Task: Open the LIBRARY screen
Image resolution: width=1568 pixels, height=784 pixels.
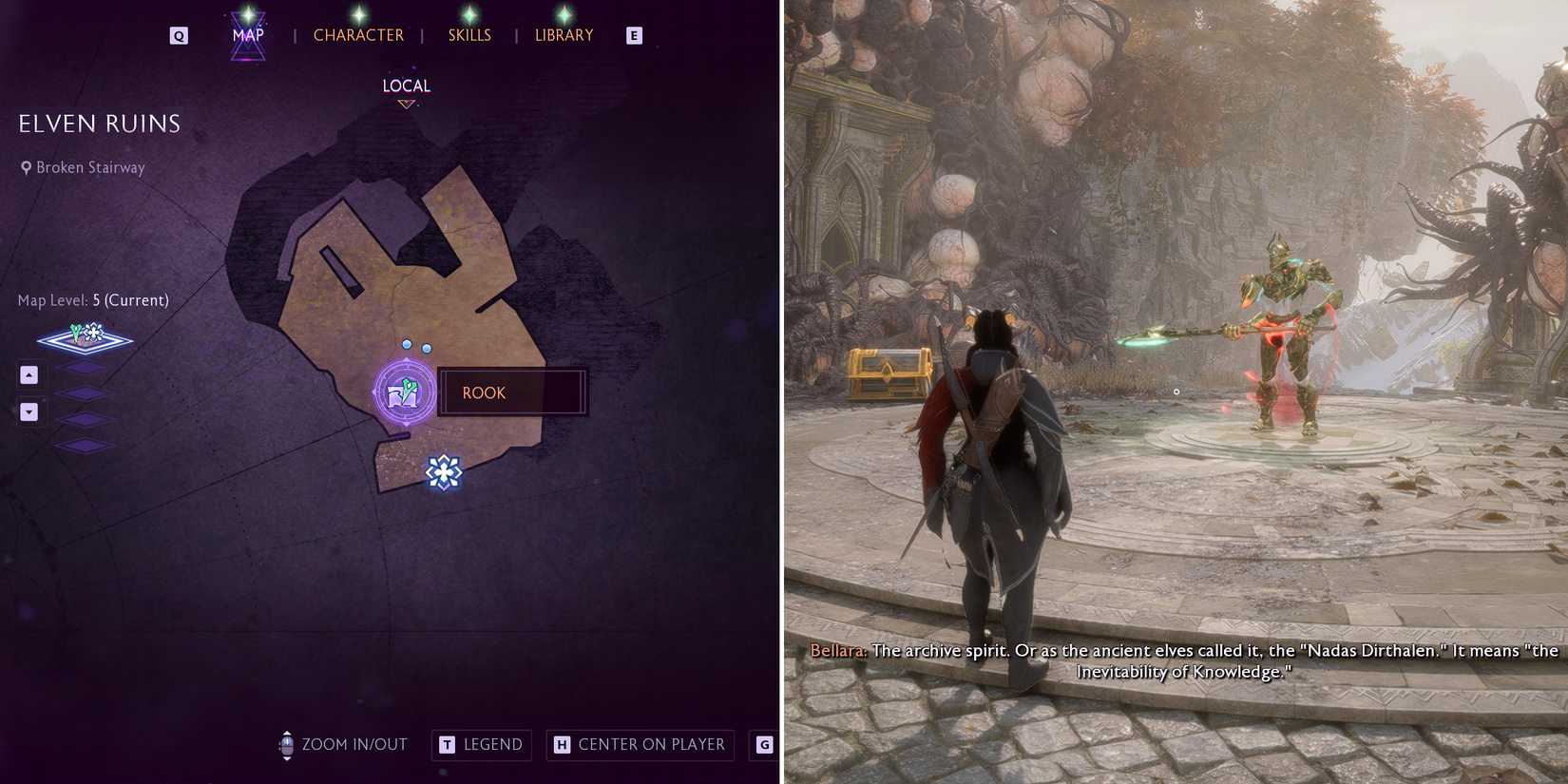Action: (564, 34)
